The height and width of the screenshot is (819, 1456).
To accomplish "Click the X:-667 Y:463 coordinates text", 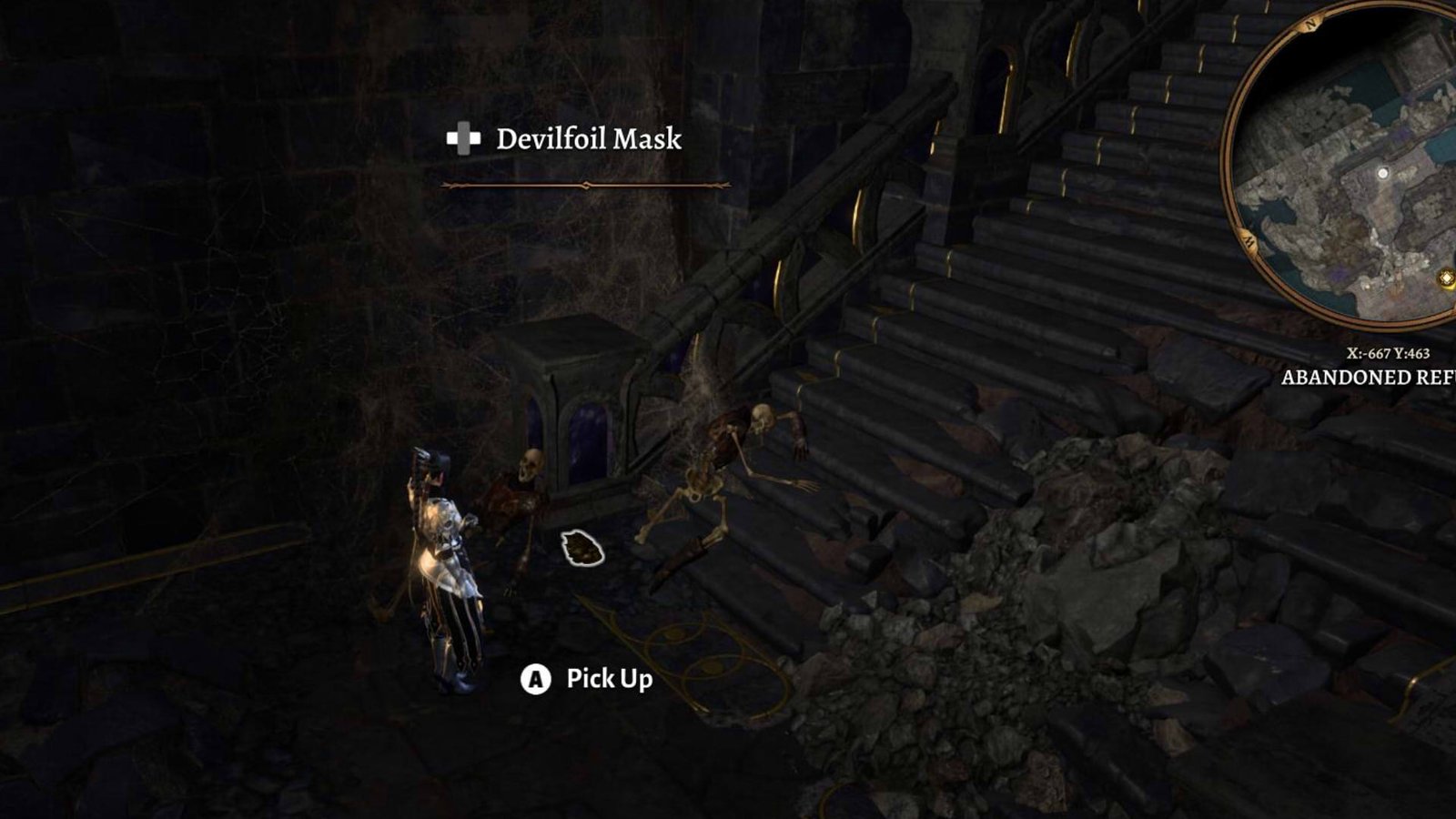I will pos(1390,352).
